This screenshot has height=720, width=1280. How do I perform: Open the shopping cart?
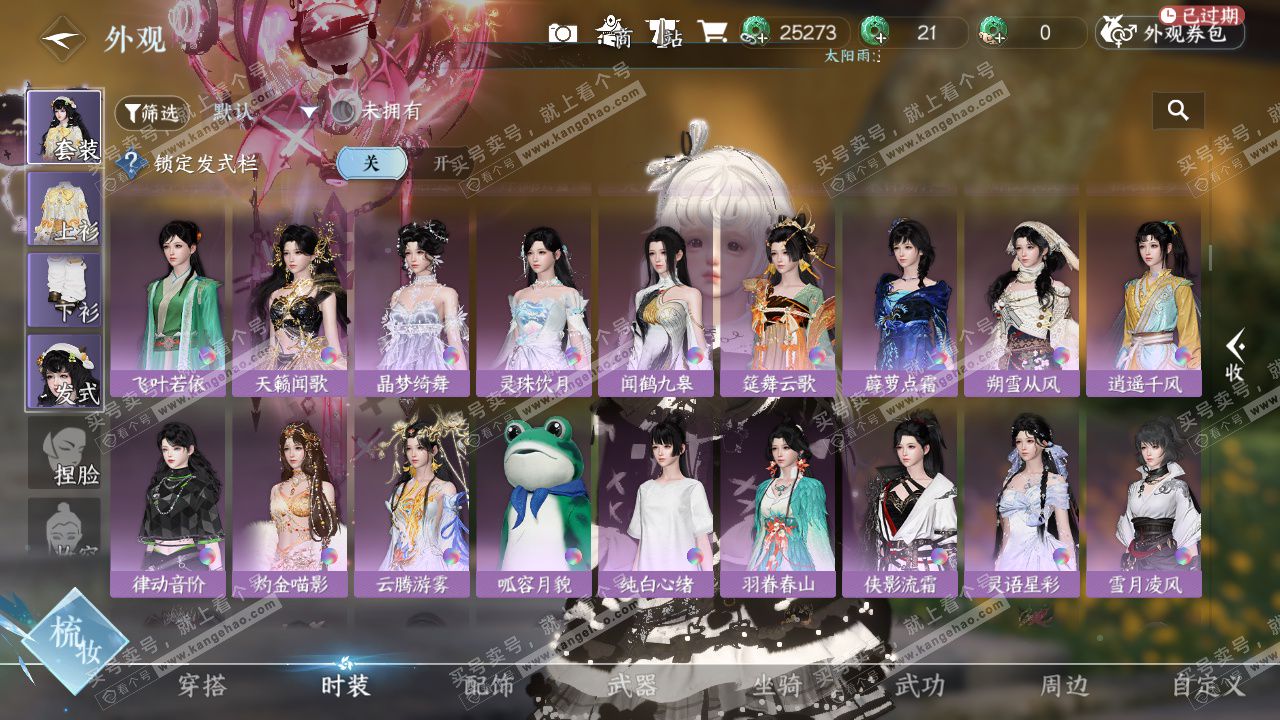pyautogui.click(x=712, y=32)
